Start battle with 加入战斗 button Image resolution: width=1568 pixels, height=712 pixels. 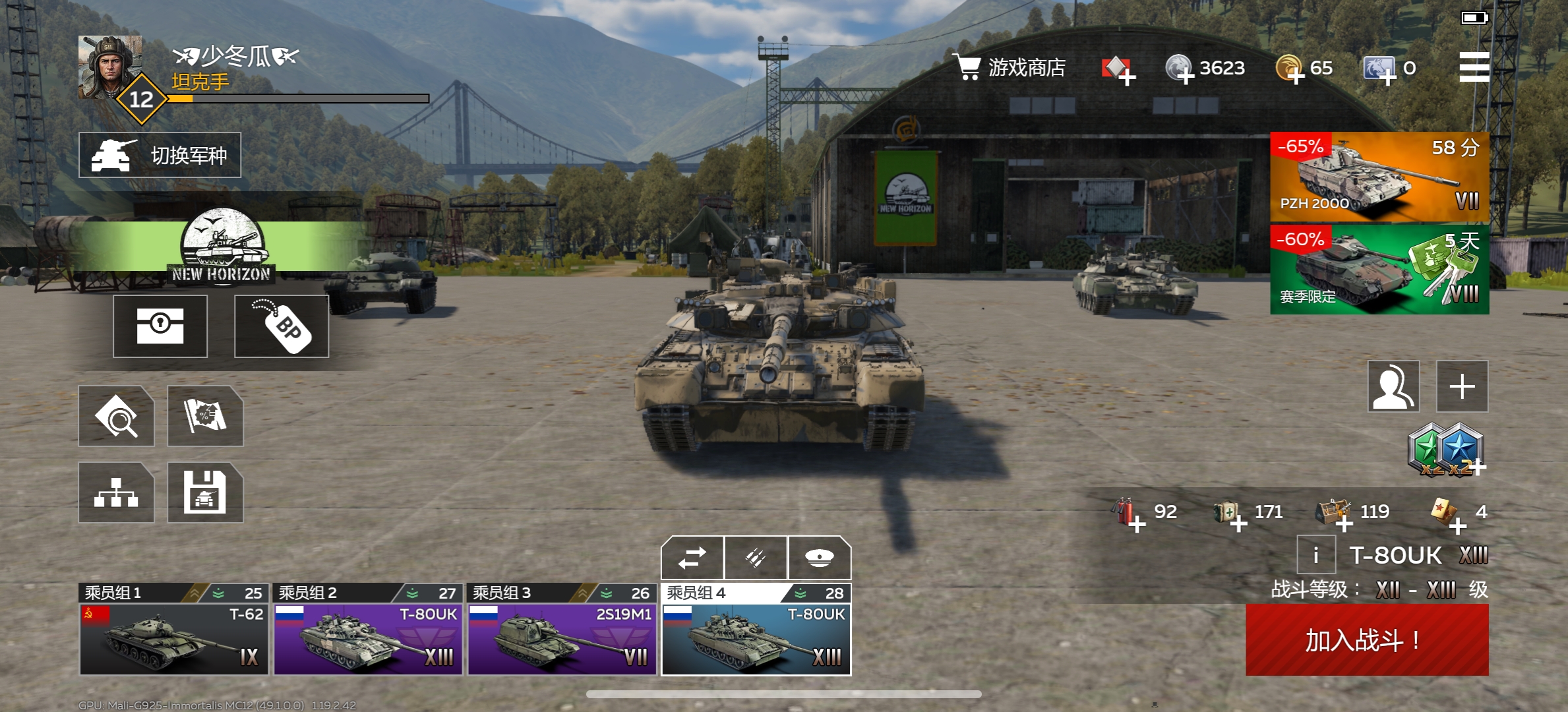[1366, 639]
